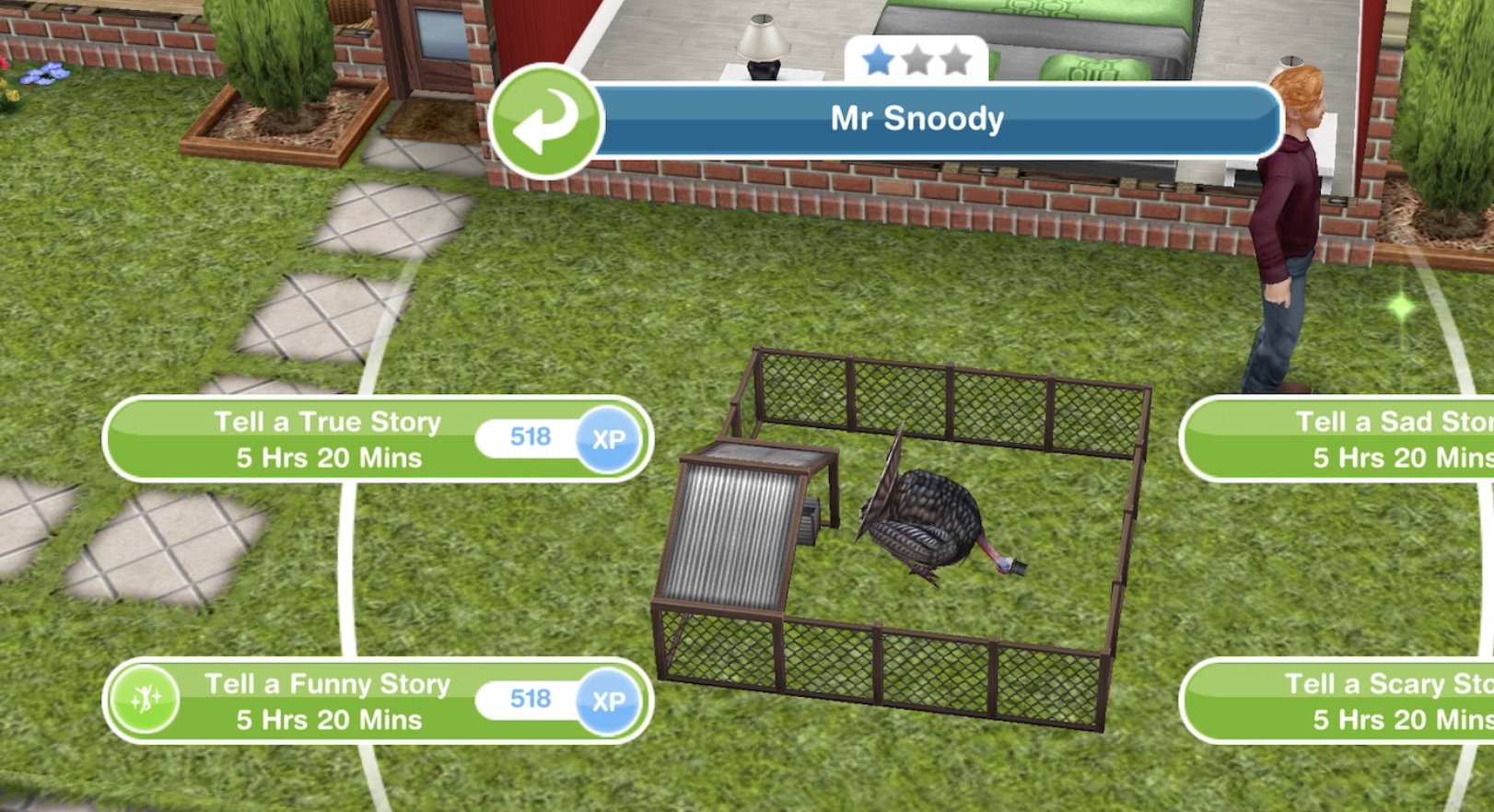
Task: Tap the green back arrow button
Action: coord(545,121)
